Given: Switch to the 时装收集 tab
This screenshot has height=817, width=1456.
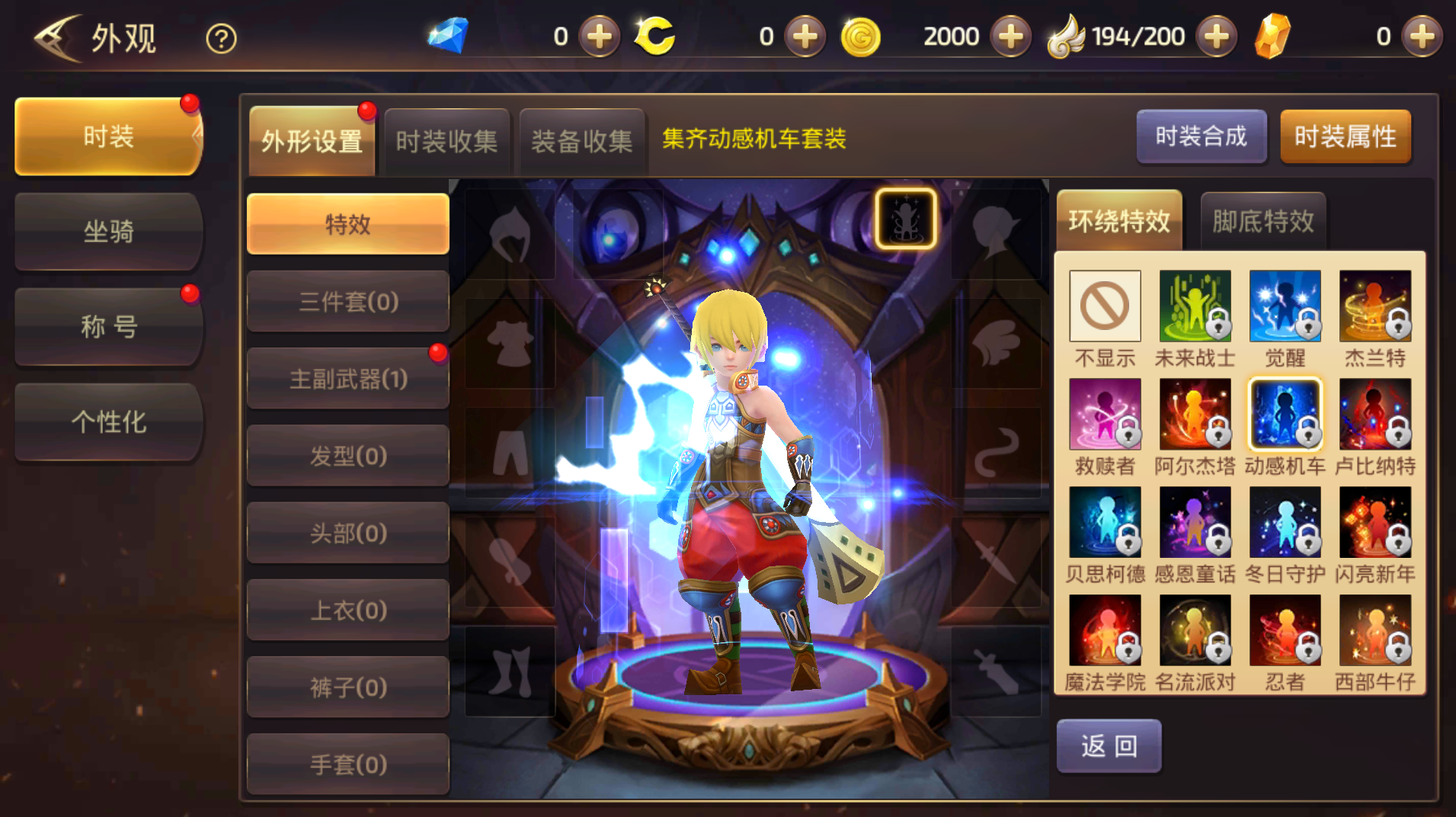Looking at the screenshot, I should tap(447, 140).
